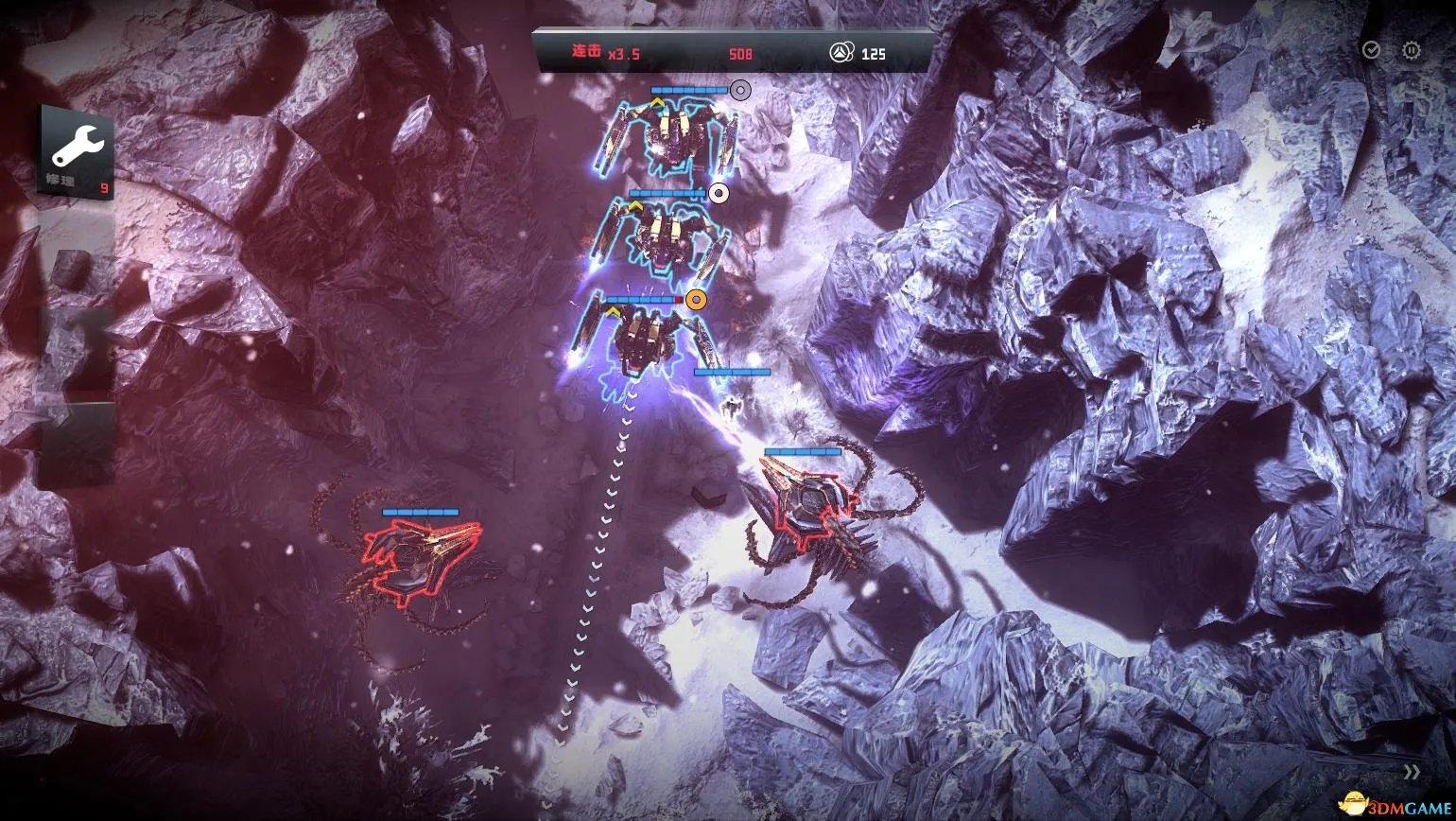Viewport: 1456px width, 821px height.
Task: Click the orange target marker on the lead unit
Action: pos(697,300)
